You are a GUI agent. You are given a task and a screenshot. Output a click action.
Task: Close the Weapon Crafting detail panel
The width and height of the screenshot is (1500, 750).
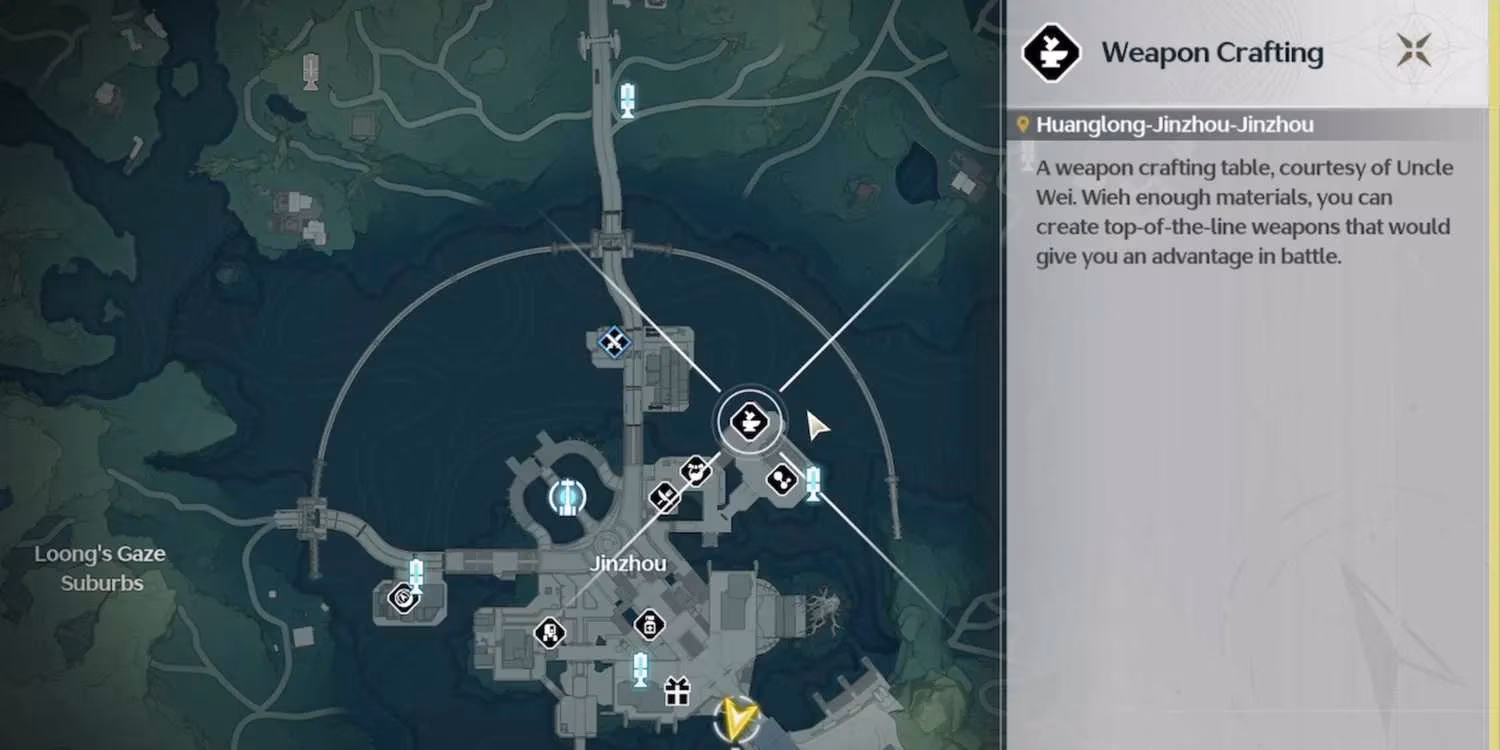[1414, 49]
